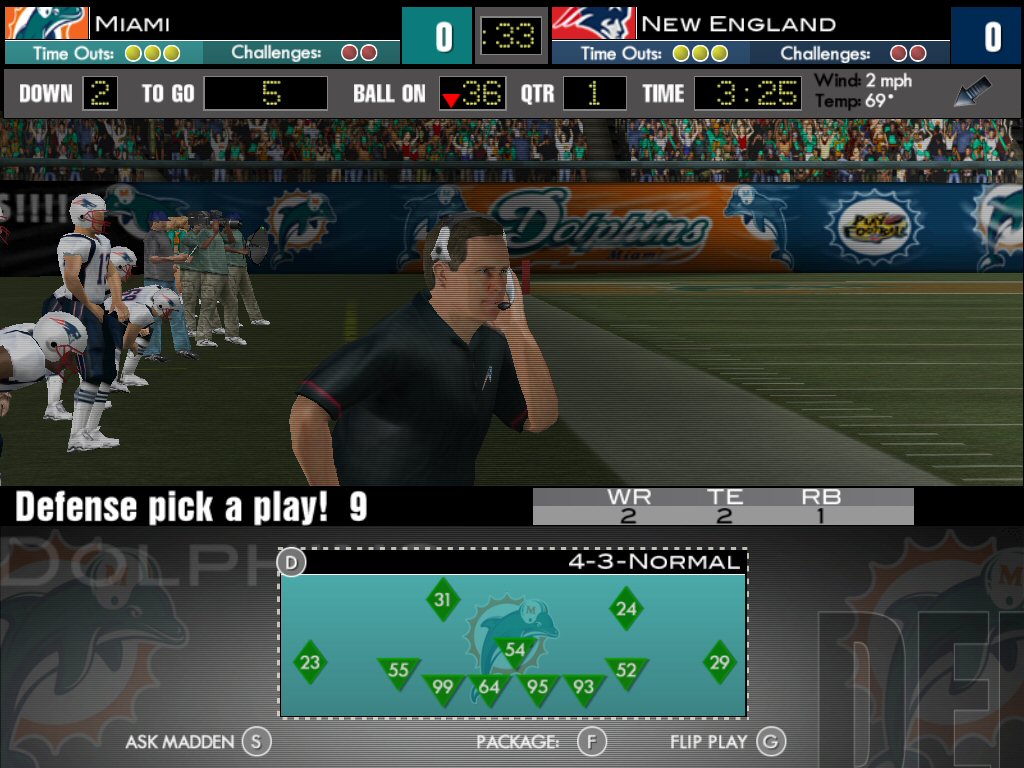Image resolution: width=1024 pixels, height=768 pixels.
Task: Select the 4-3-Normal defensive formation card
Action: point(512,633)
